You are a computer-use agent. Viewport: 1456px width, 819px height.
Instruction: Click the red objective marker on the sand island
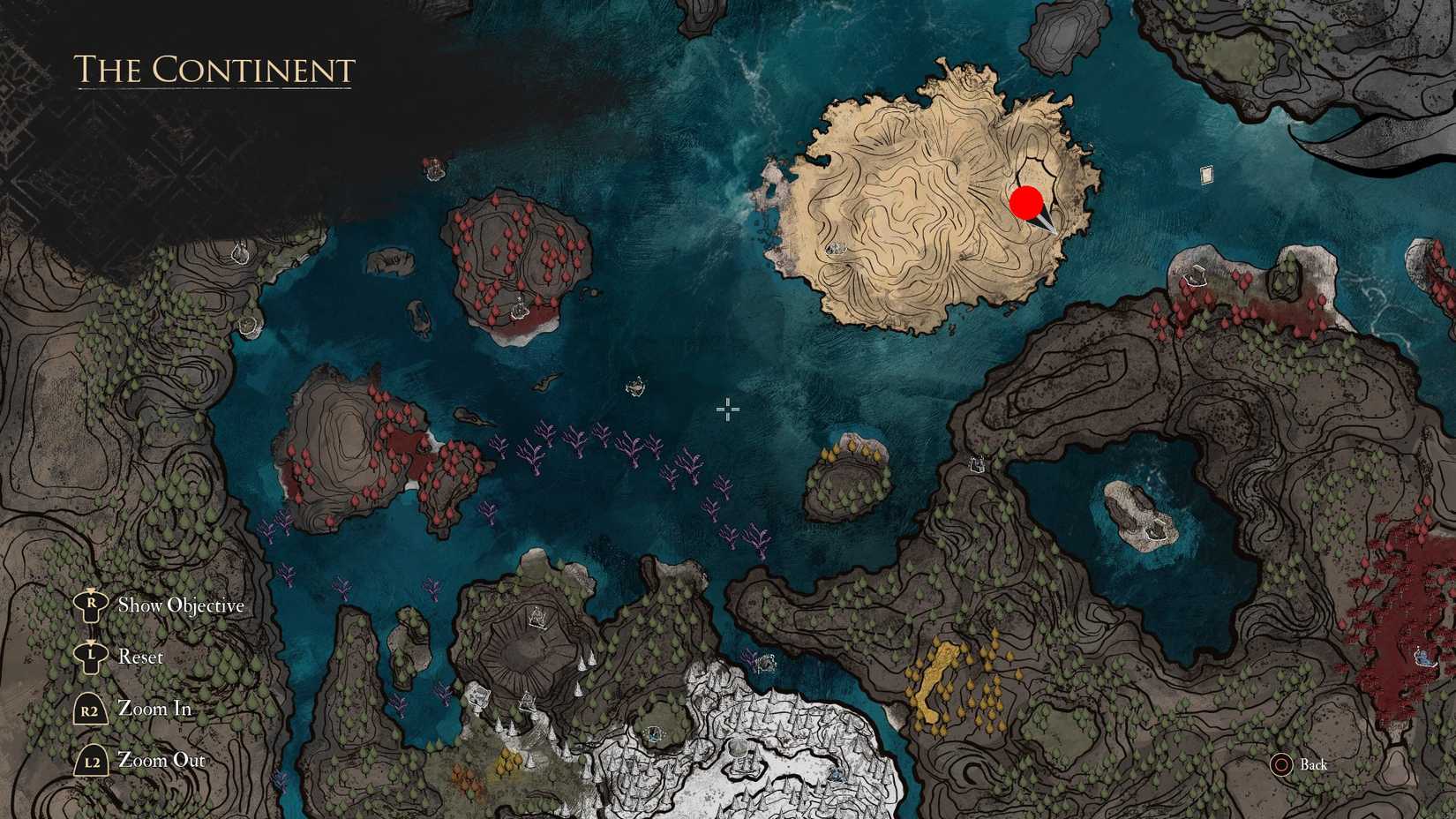tap(1024, 204)
